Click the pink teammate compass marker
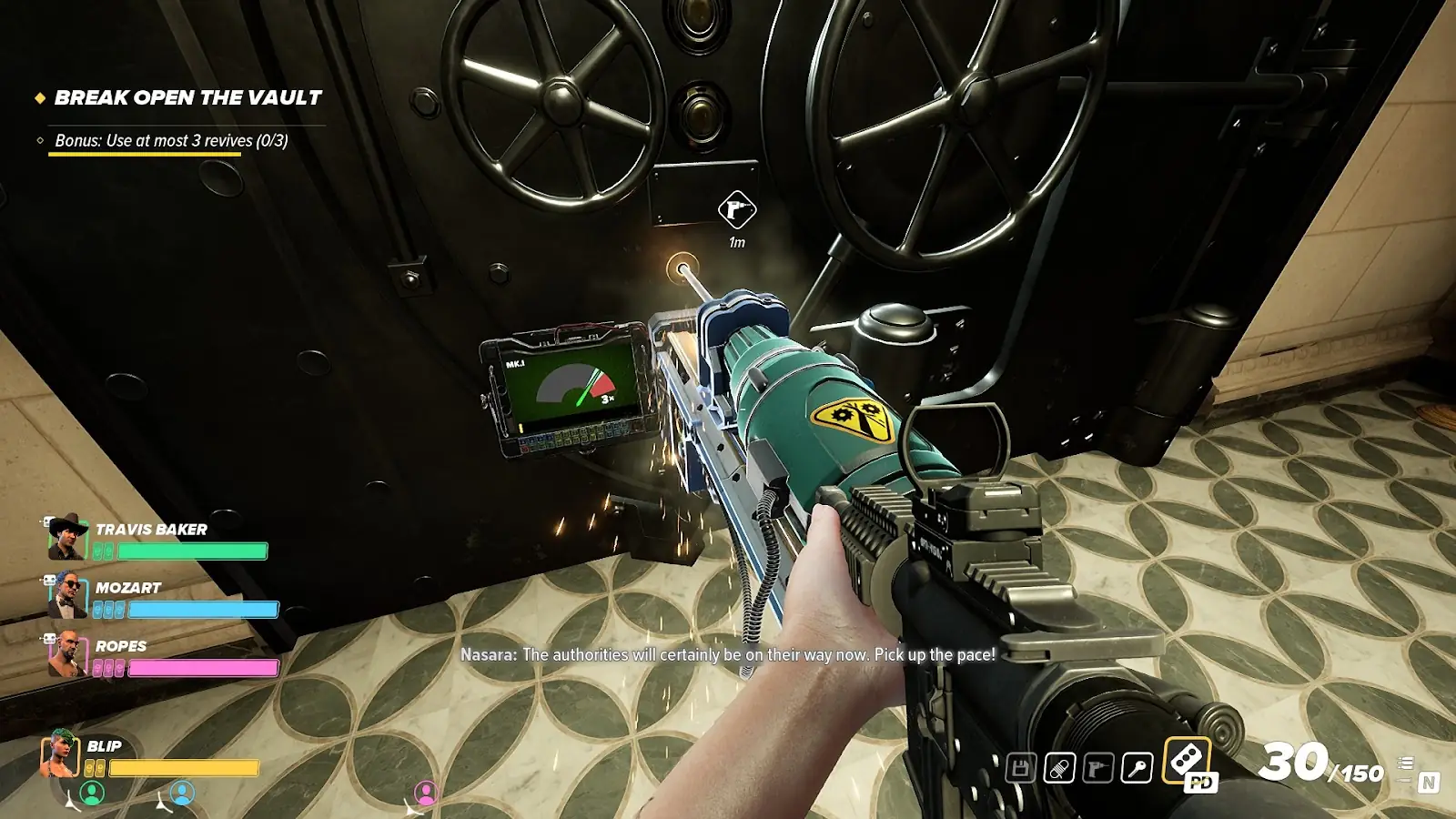The image size is (1456, 819). [426, 794]
